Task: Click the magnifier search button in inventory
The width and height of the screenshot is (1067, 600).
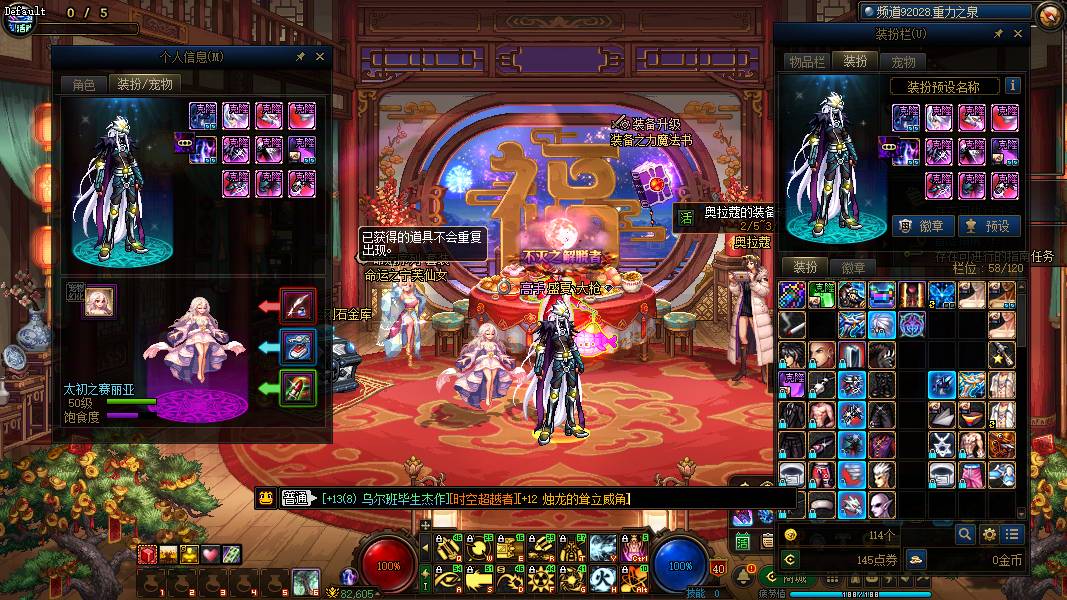Action: point(964,535)
